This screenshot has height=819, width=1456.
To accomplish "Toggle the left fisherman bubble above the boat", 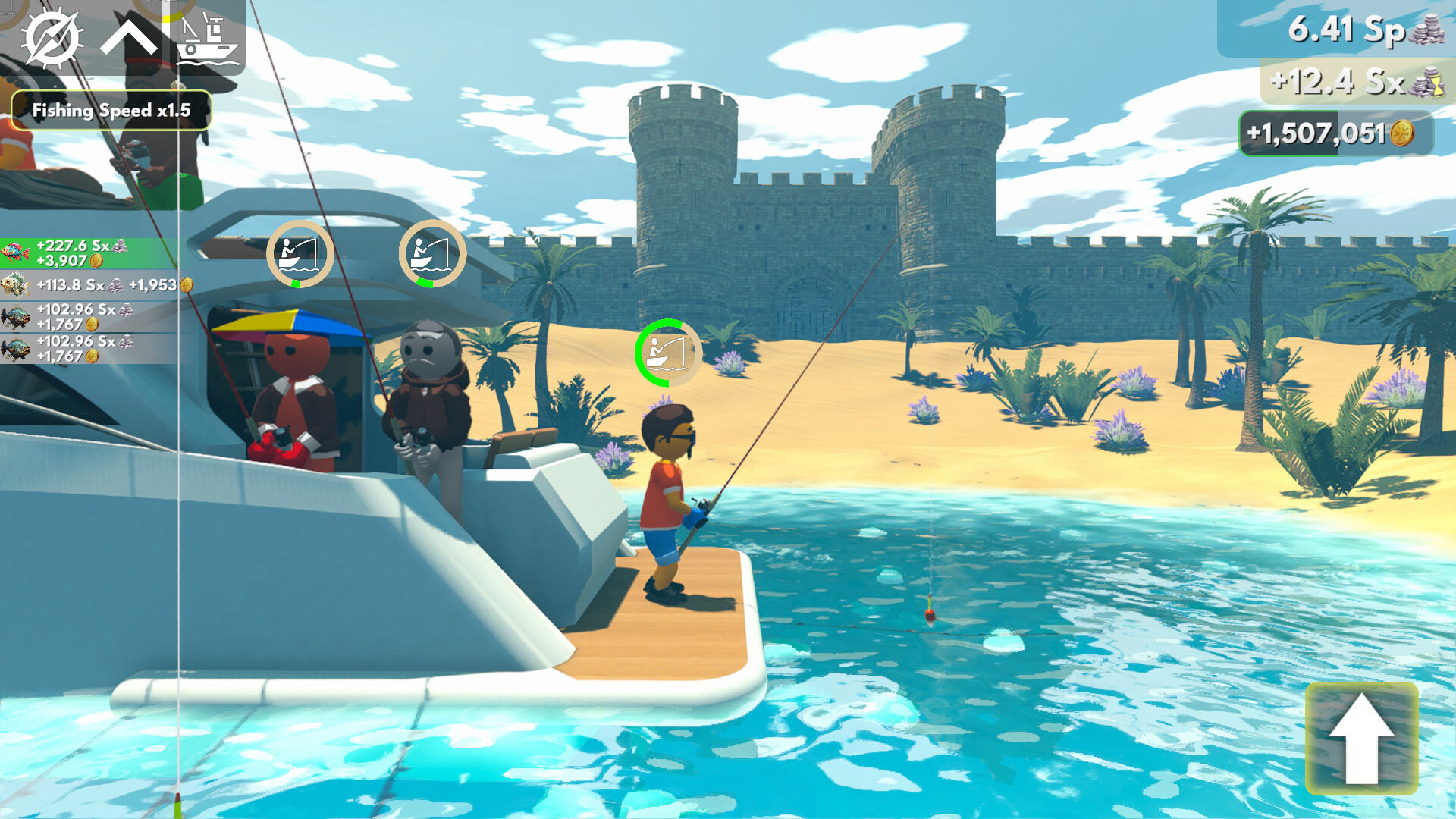I will coord(300,254).
